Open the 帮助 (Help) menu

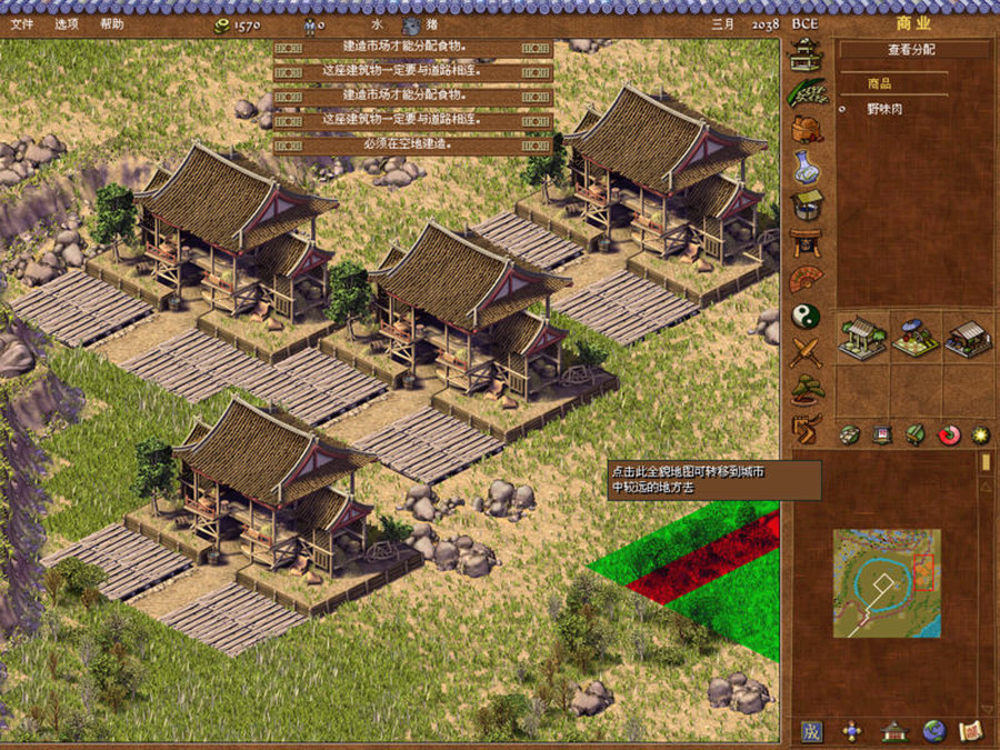pyautogui.click(x=112, y=24)
